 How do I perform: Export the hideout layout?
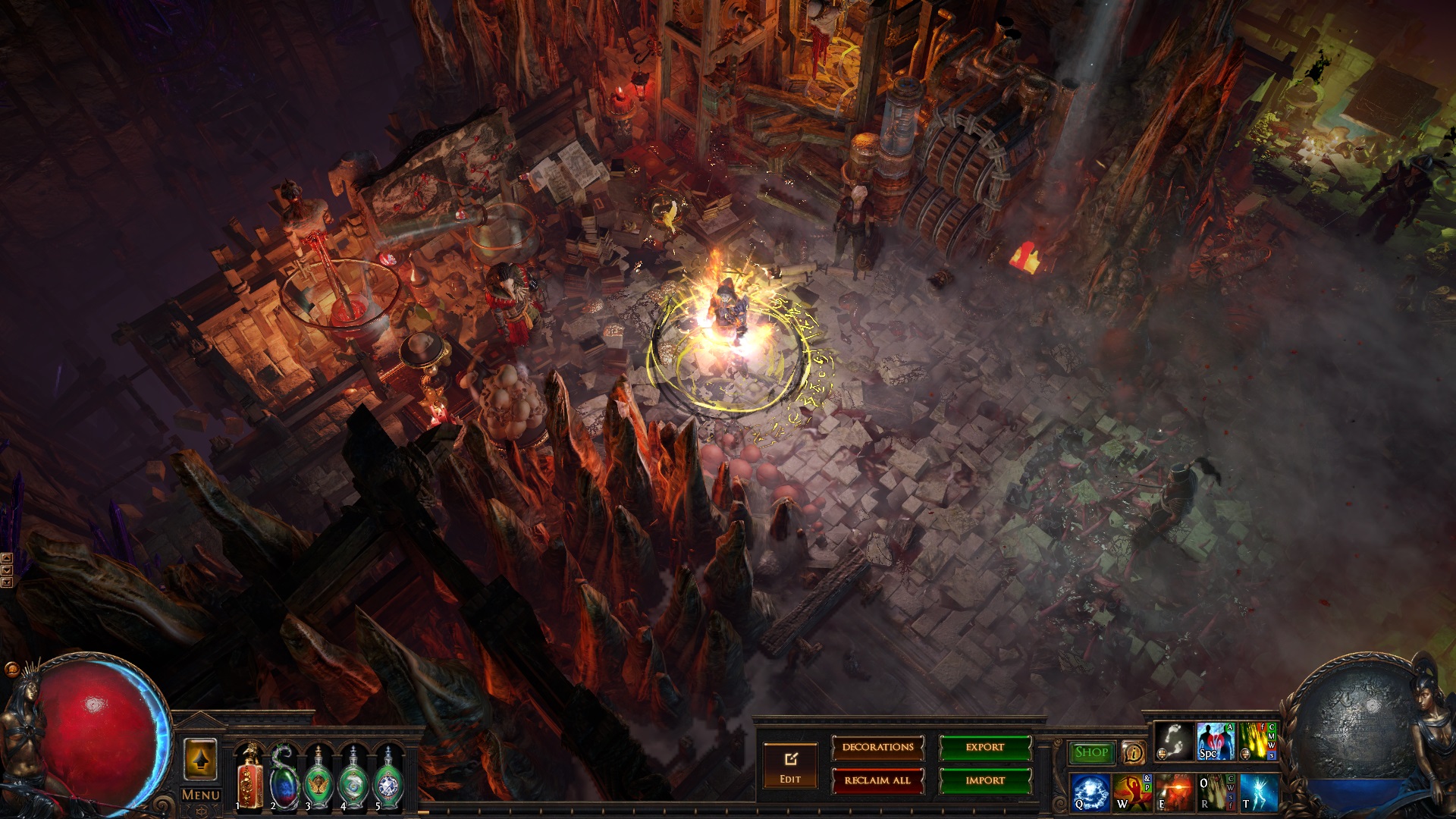pyautogui.click(x=984, y=748)
